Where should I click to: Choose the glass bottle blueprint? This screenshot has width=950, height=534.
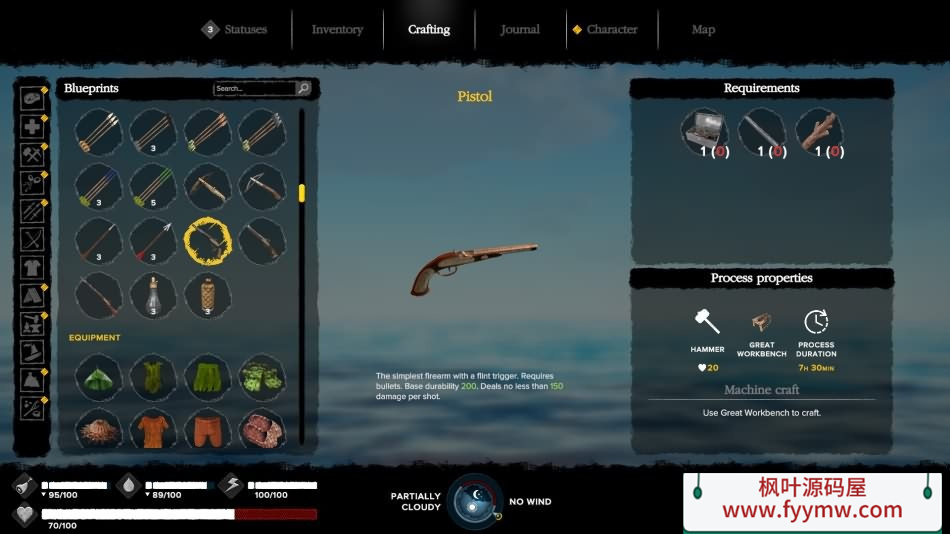[153, 295]
